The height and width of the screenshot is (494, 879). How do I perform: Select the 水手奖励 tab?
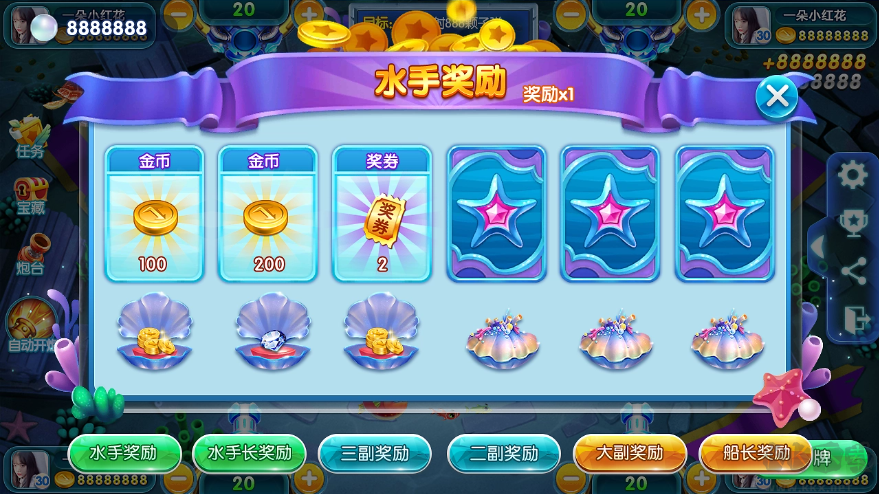coord(125,453)
